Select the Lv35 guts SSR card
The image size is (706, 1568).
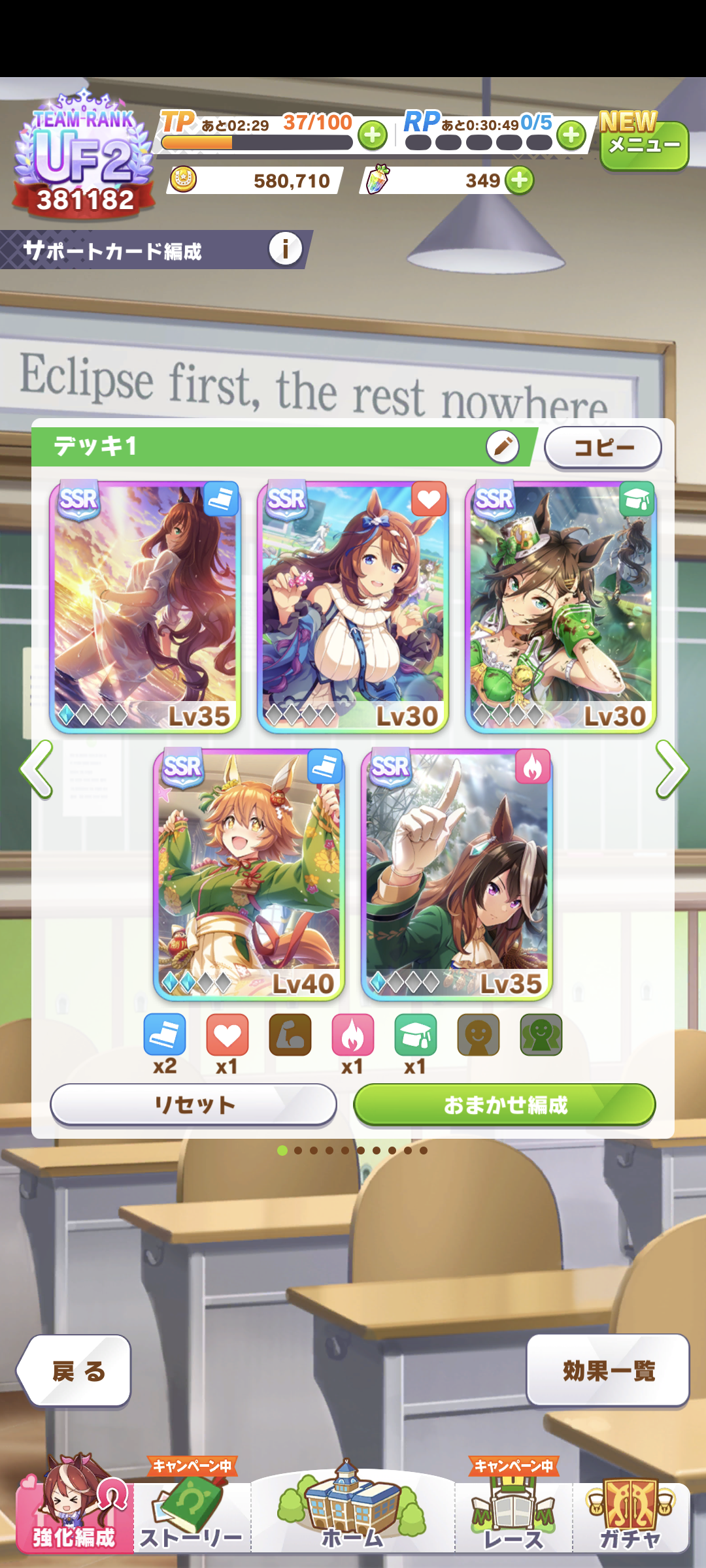(x=456, y=874)
